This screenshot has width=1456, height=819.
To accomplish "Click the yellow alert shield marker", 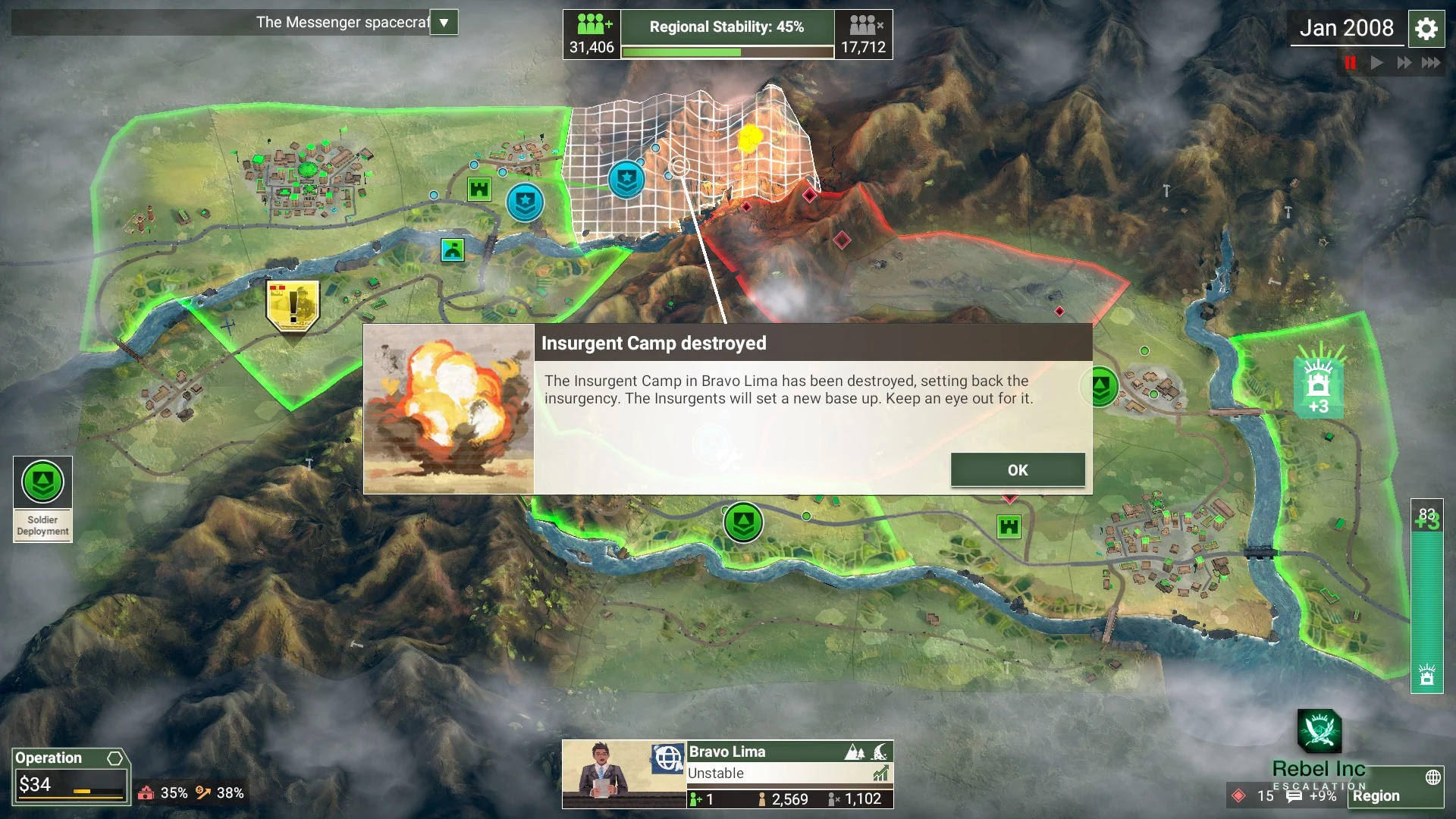I will (293, 306).
